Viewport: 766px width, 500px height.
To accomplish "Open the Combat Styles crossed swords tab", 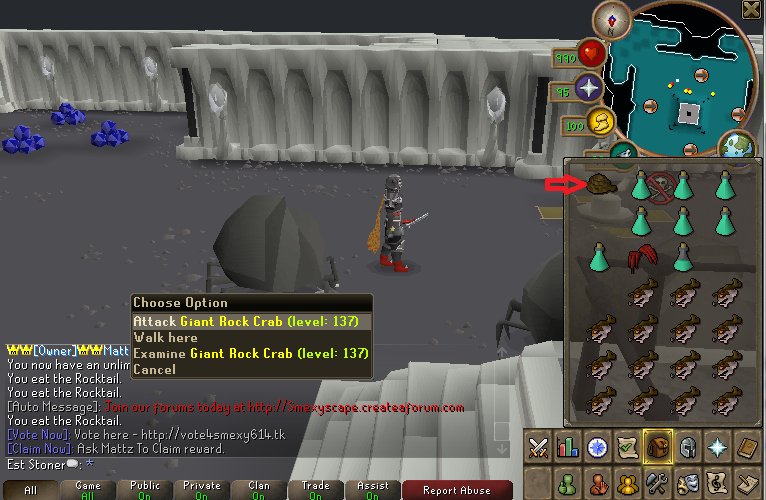I will [x=540, y=447].
